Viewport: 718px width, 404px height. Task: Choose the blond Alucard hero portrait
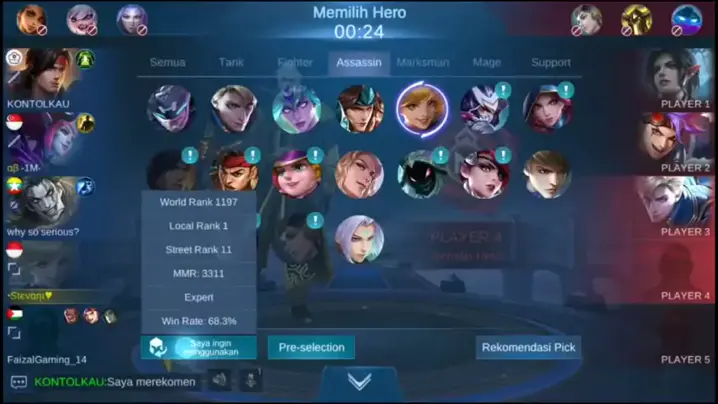click(x=234, y=109)
